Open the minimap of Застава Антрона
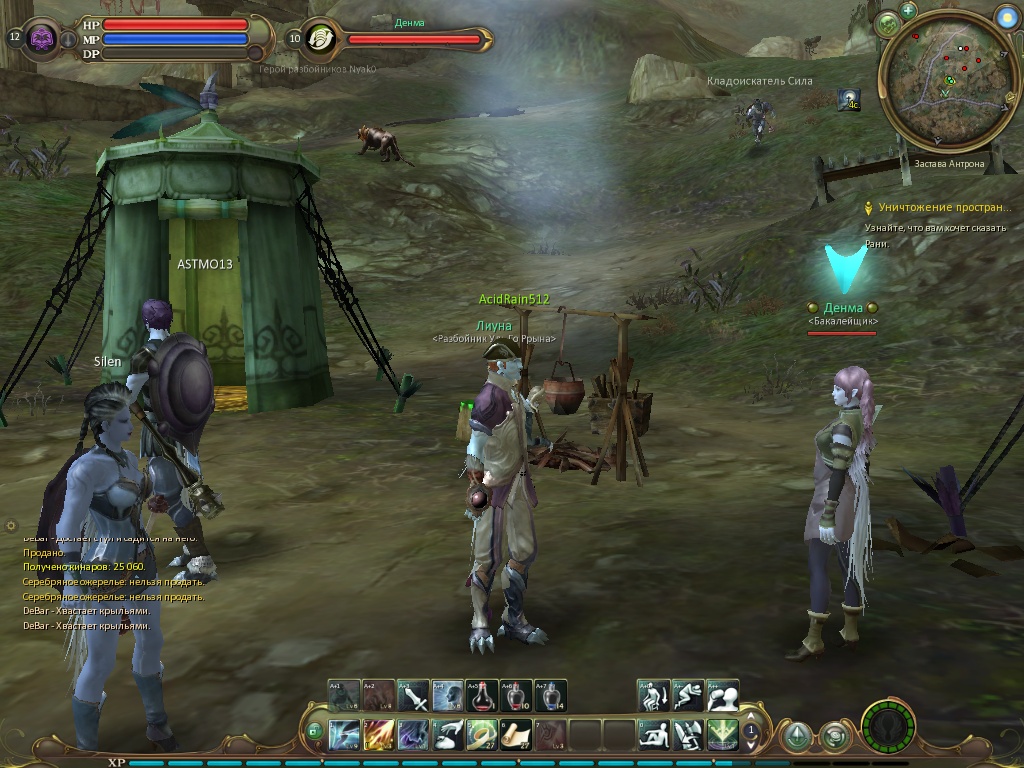This screenshot has height=768, width=1024. 946,93
